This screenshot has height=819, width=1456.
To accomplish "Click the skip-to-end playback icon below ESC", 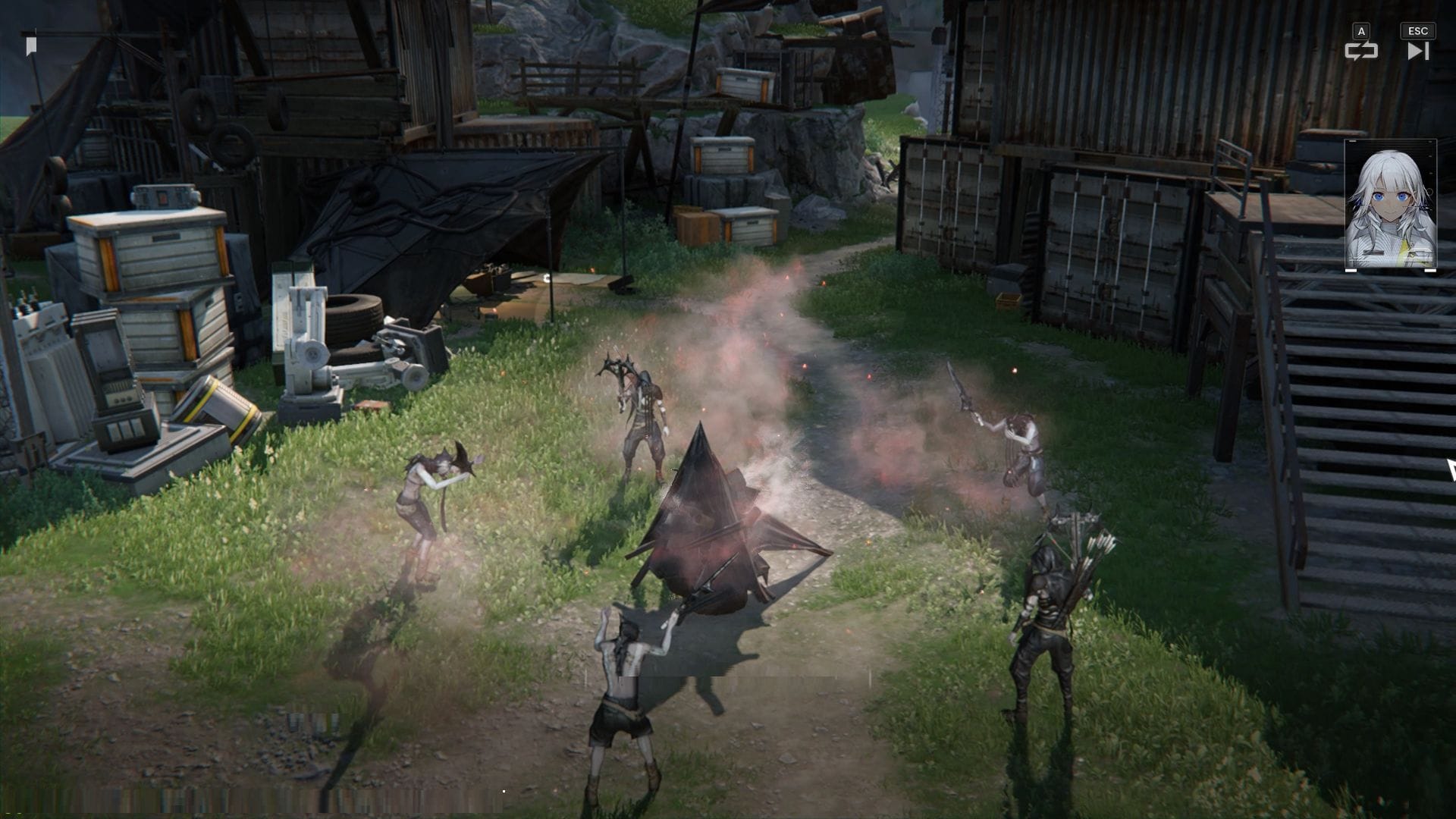I will click(1417, 52).
